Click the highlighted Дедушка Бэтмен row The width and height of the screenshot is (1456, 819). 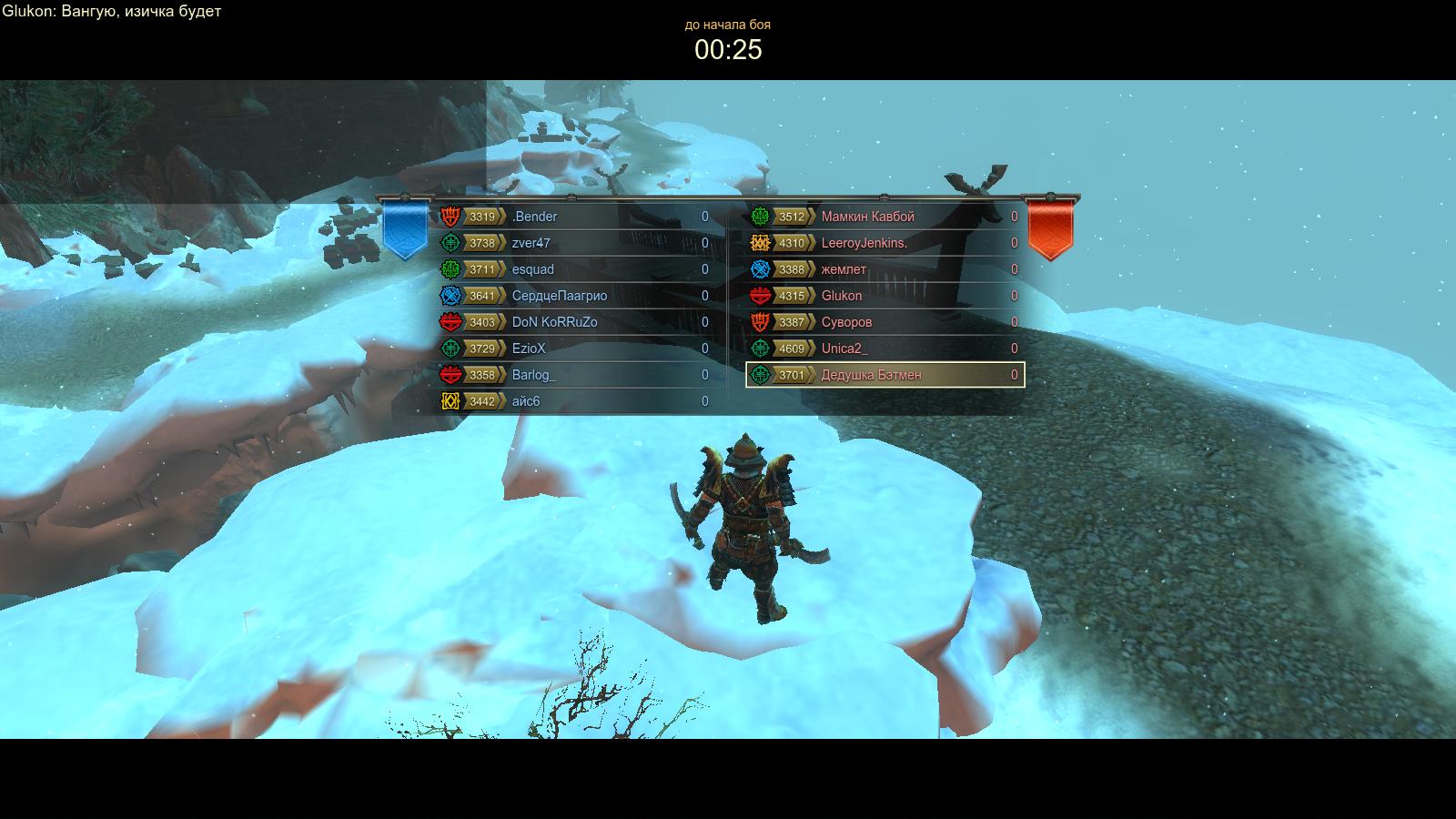click(884, 375)
